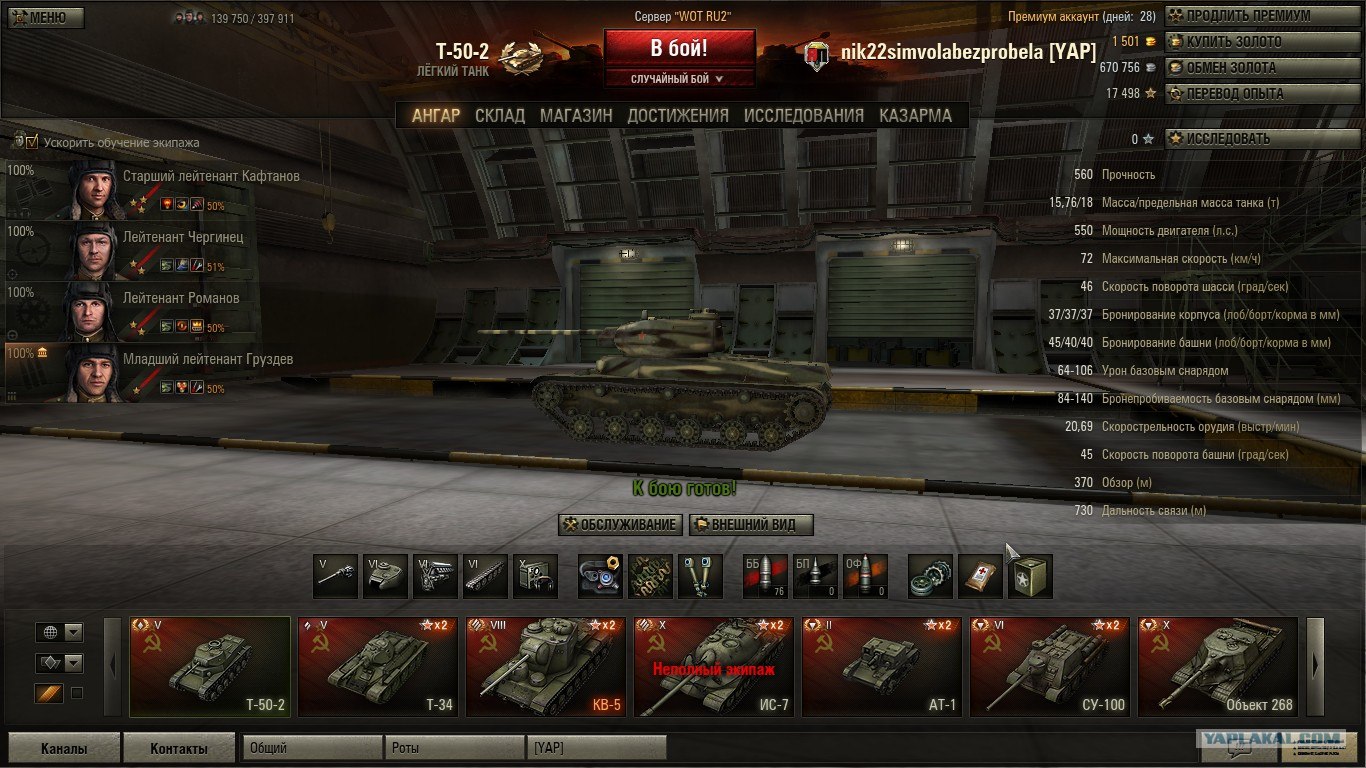Open the Каналы chat channels button

64,748
